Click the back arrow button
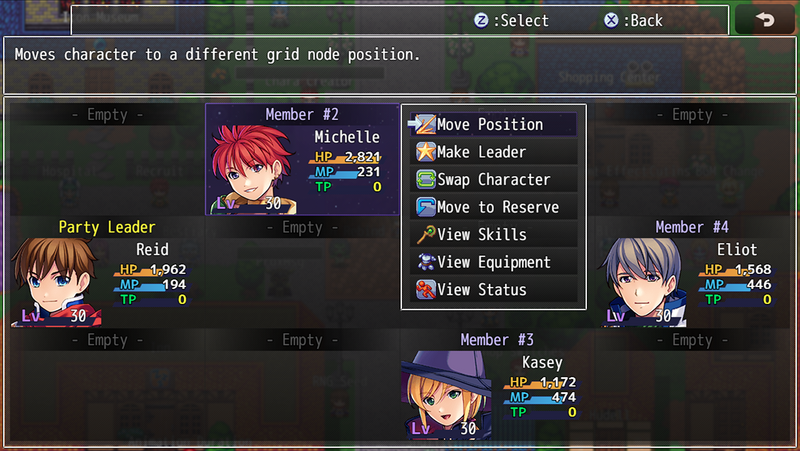This screenshot has height=451, width=800. coord(765,20)
